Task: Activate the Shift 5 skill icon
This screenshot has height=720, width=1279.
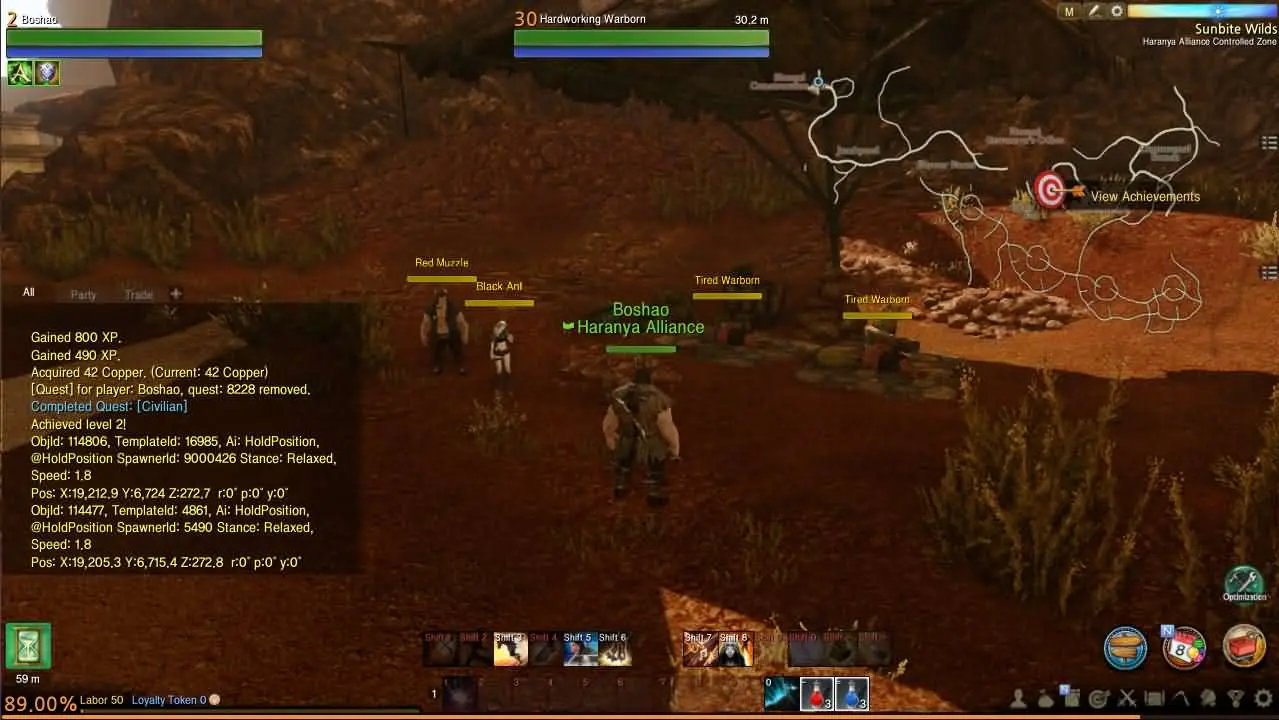Action: click(x=579, y=650)
